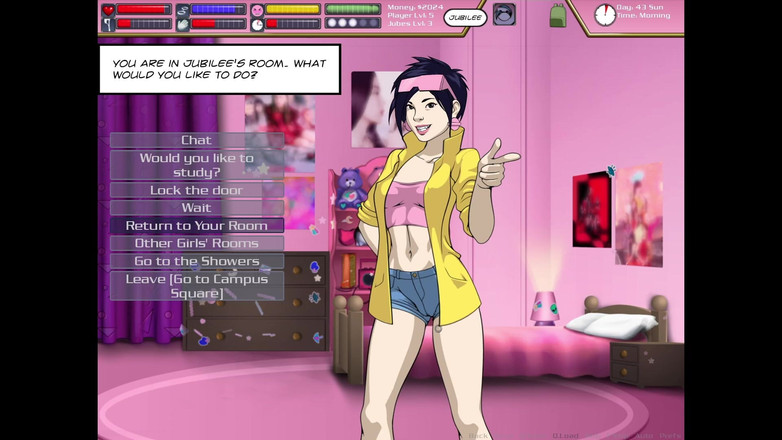Select "Would you like to study?"
Image resolution: width=782 pixels, height=440 pixels.
click(x=196, y=165)
